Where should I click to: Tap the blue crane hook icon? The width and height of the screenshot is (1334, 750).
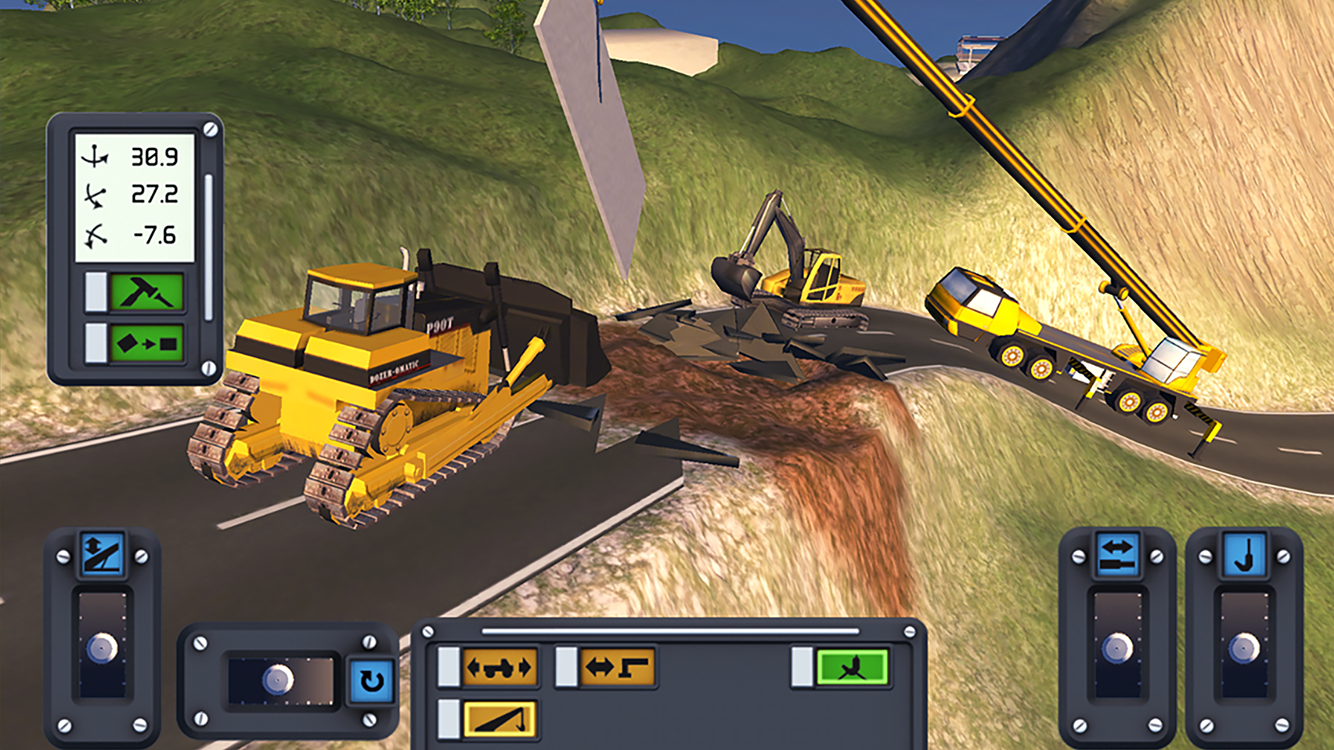(1244, 553)
